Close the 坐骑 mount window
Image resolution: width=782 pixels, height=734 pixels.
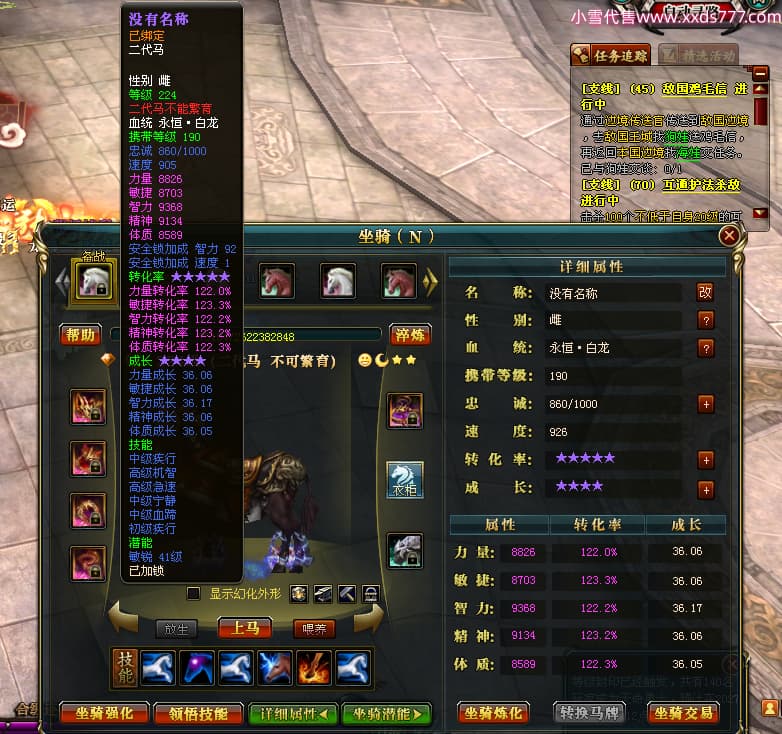coord(730,235)
